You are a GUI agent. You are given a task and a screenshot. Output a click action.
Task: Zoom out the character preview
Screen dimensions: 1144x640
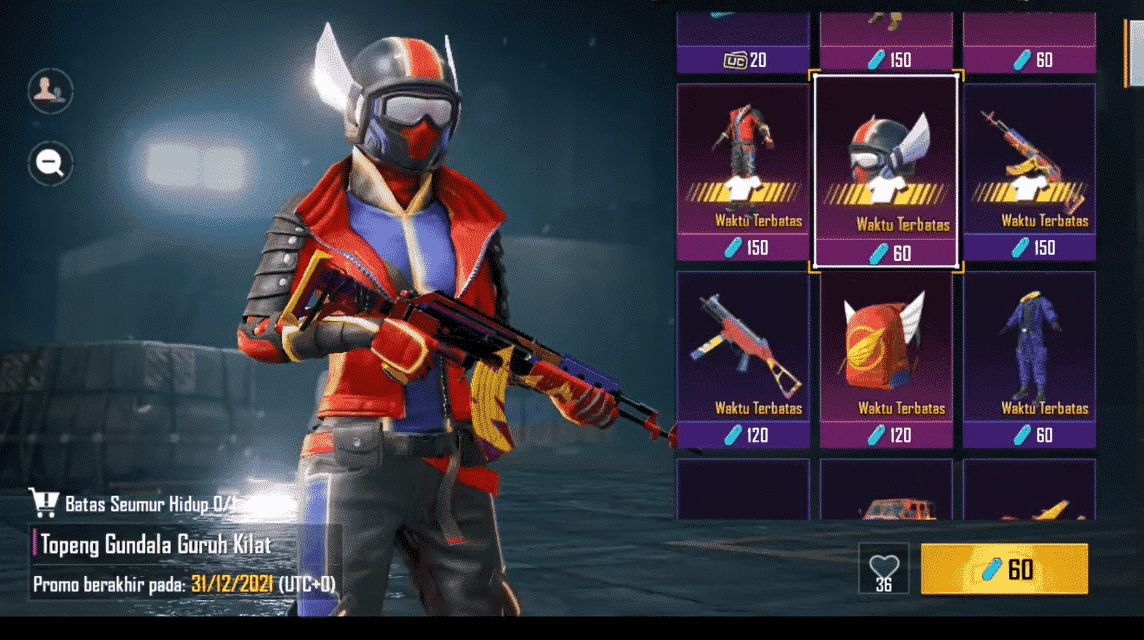[50, 162]
